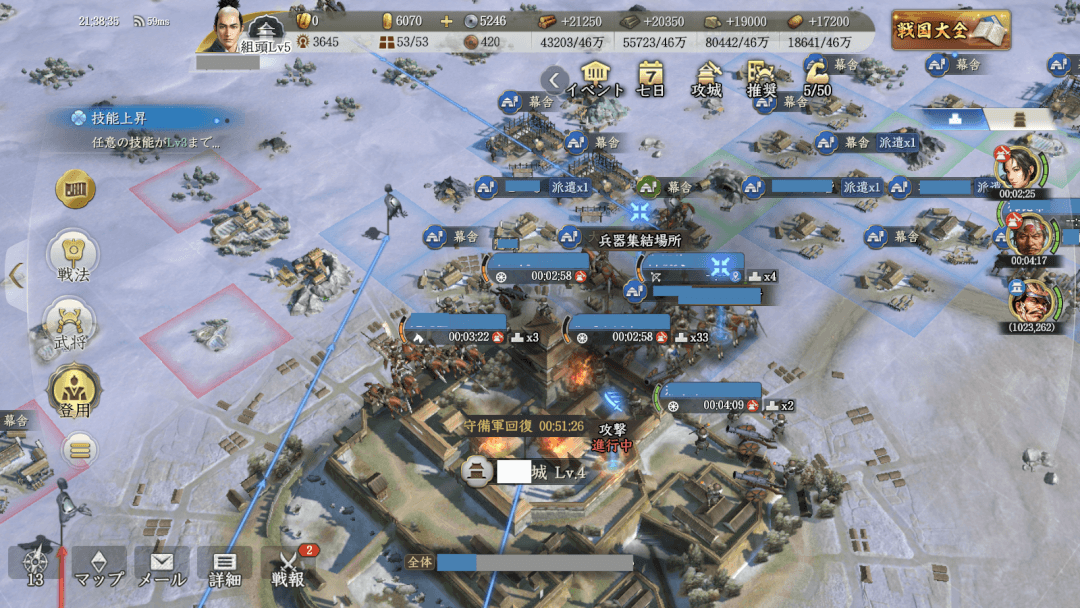
Task: Open the 登用 recruitment menu
Action: pos(73,391)
